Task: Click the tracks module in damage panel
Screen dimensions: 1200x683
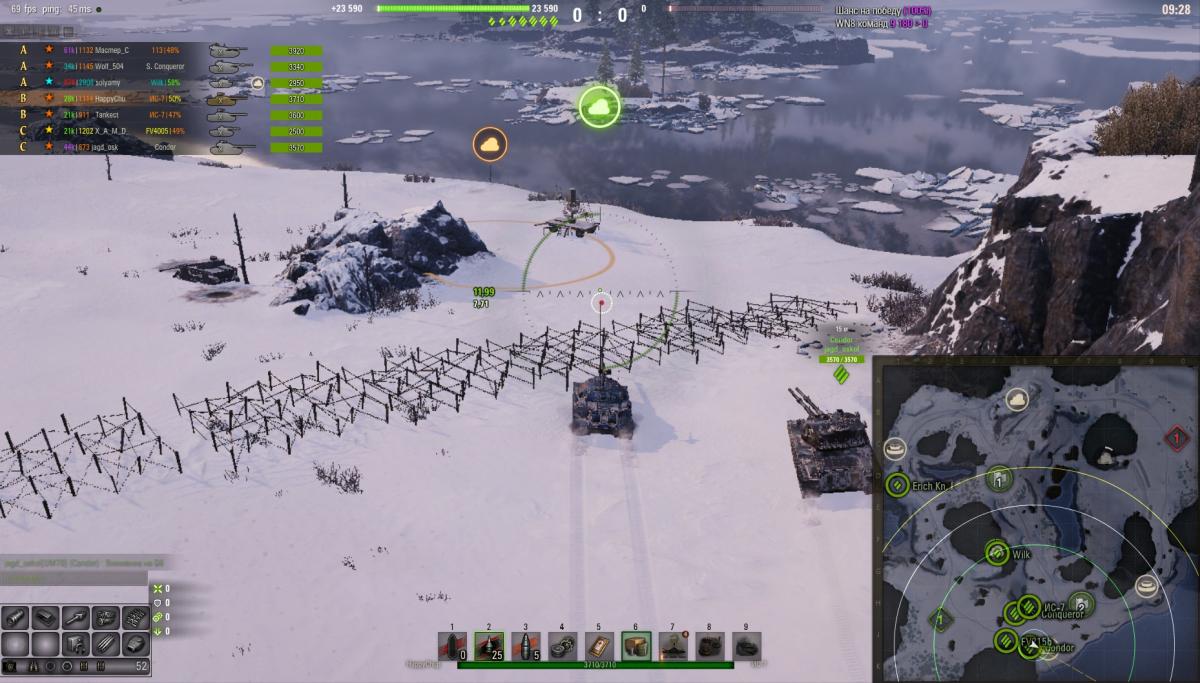Action: [135, 618]
